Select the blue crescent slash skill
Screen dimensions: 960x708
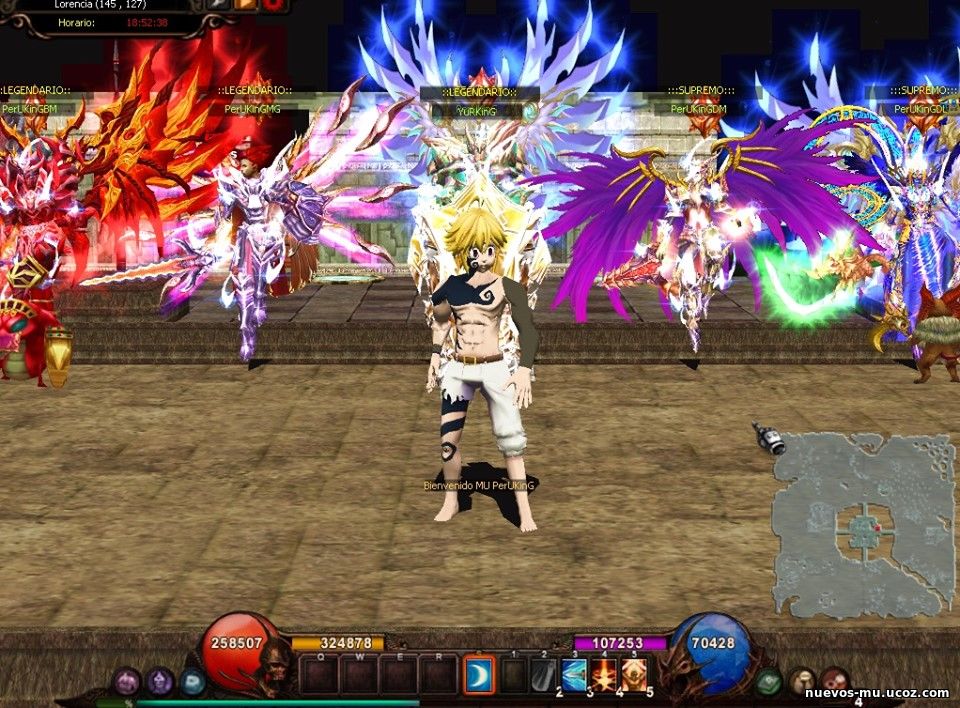click(479, 676)
